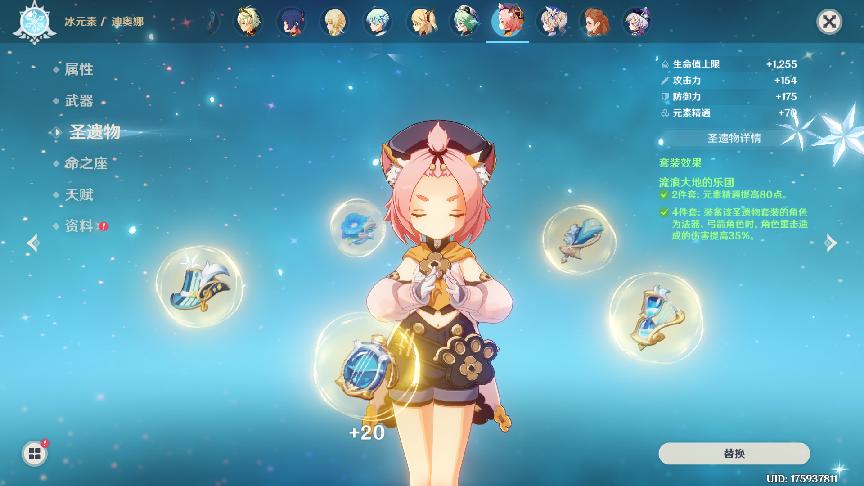This screenshot has width=864, height=486.
Task: Select the hourglass sands artifact bubble
Action: 655,316
